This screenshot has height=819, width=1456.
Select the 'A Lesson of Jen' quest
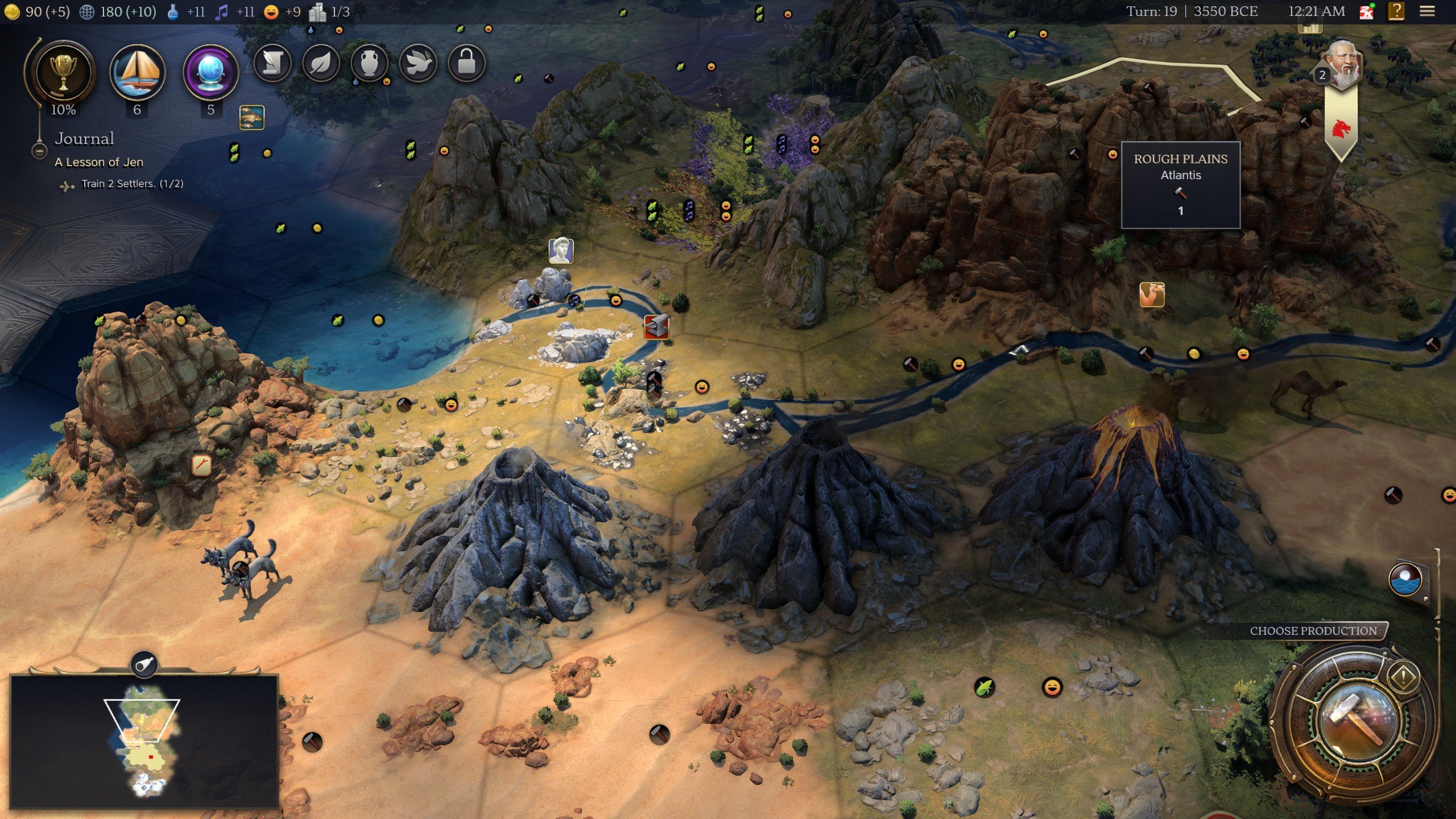tap(99, 162)
